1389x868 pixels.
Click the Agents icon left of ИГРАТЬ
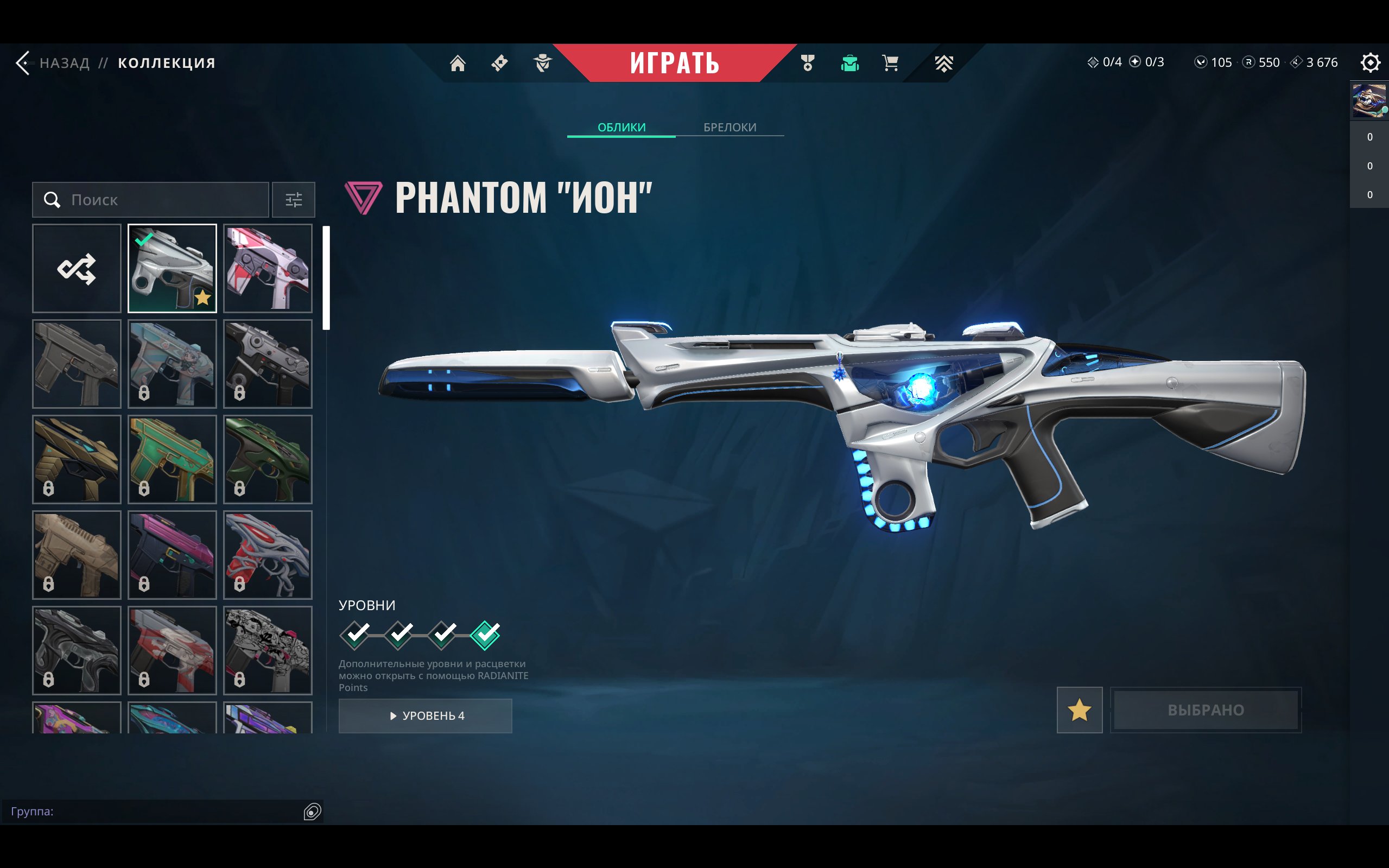coord(542,63)
